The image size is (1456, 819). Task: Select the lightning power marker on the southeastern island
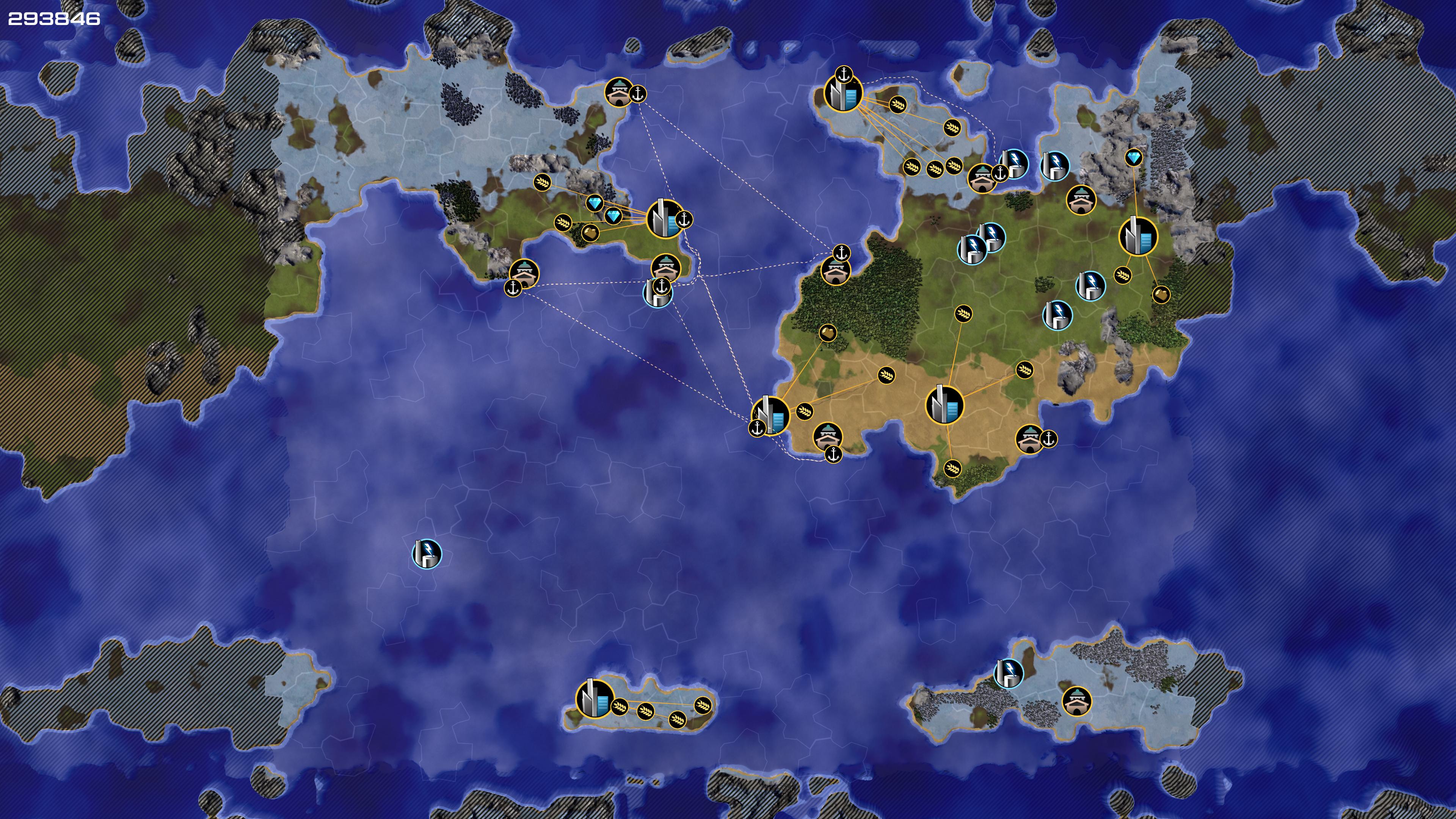click(x=1008, y=673)
